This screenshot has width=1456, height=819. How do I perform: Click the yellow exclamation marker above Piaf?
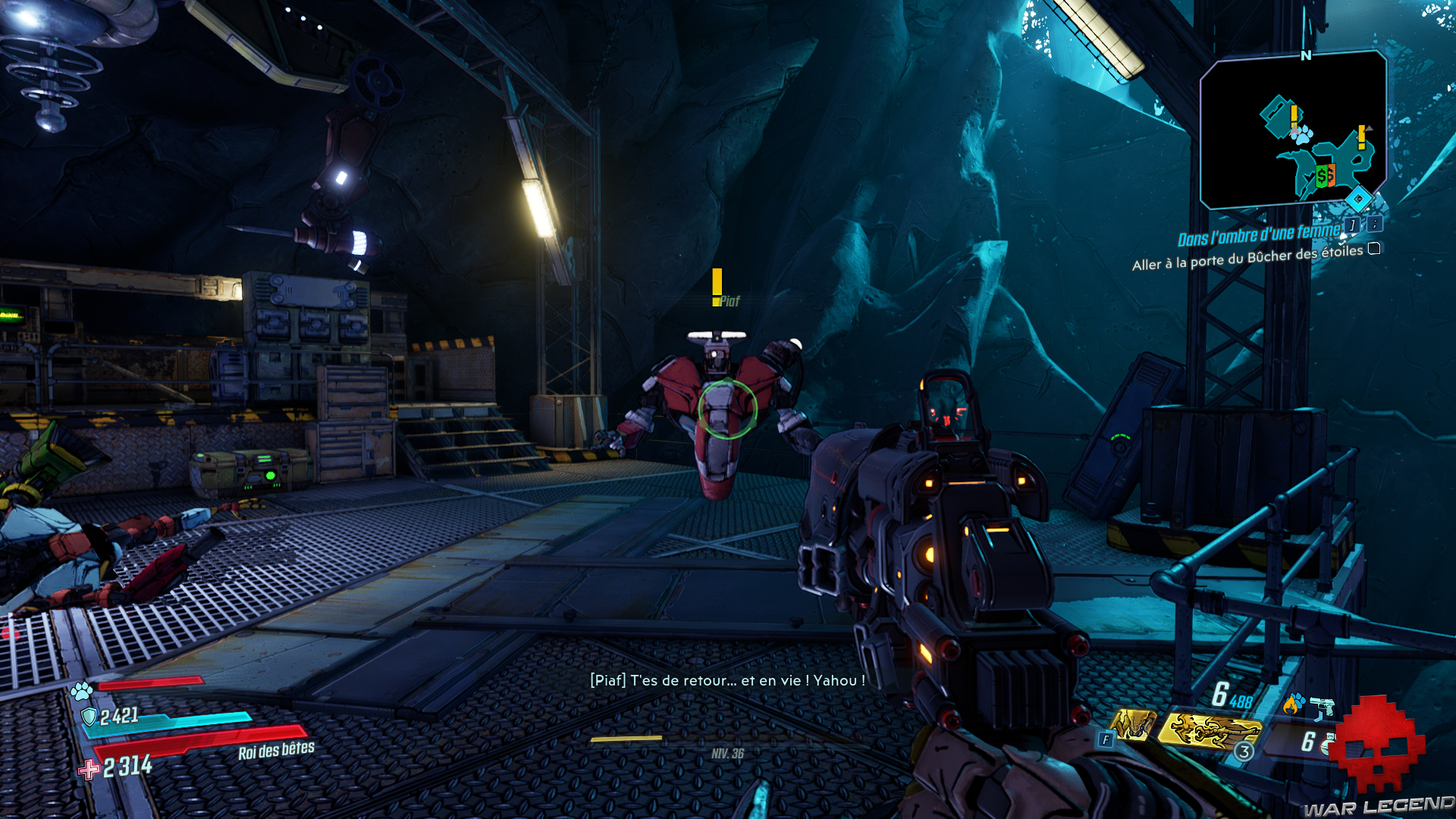point(717,287)
